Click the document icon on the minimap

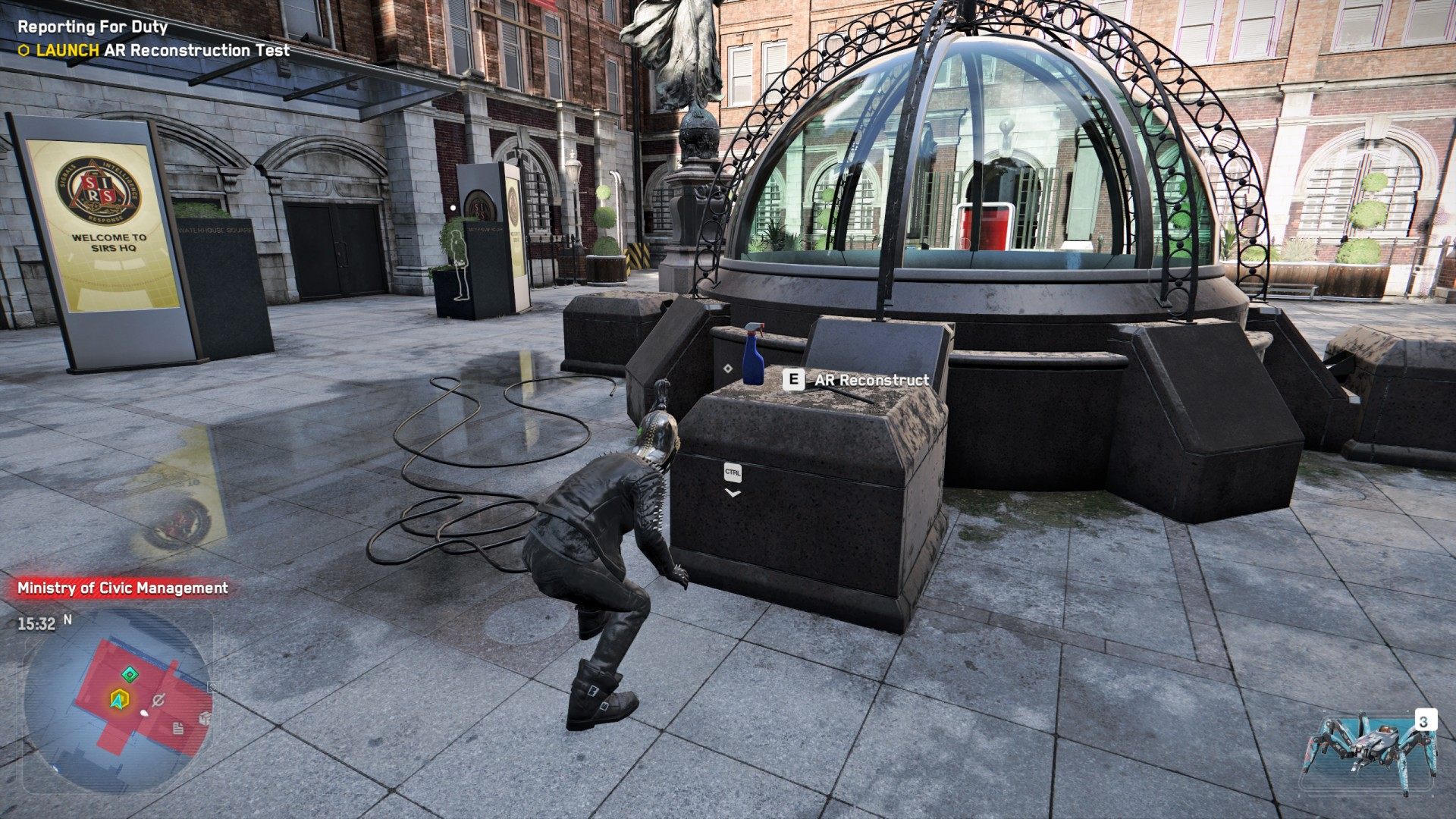coord(178,729)
